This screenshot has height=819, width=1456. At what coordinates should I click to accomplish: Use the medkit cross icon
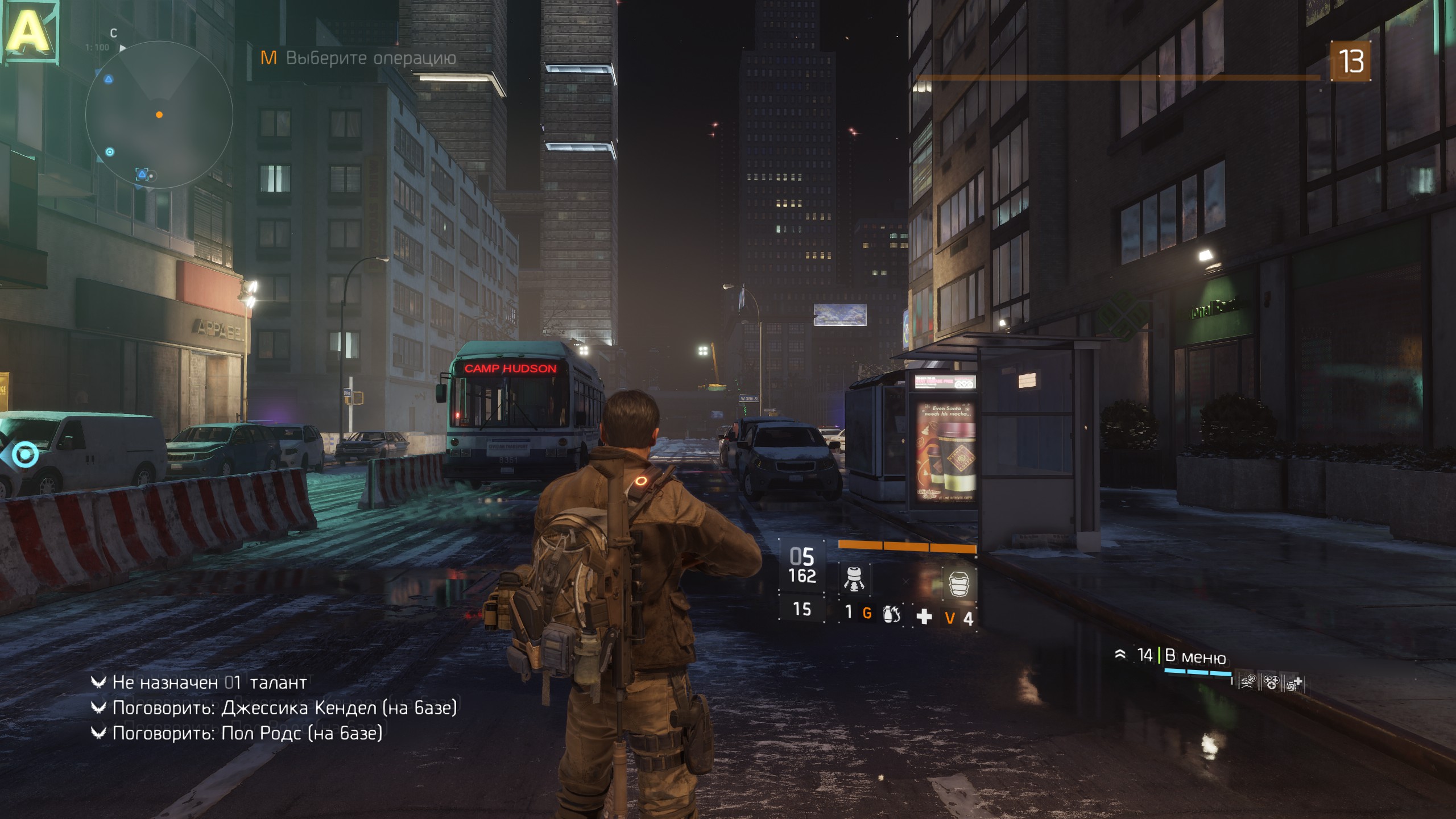pos(924,617)
